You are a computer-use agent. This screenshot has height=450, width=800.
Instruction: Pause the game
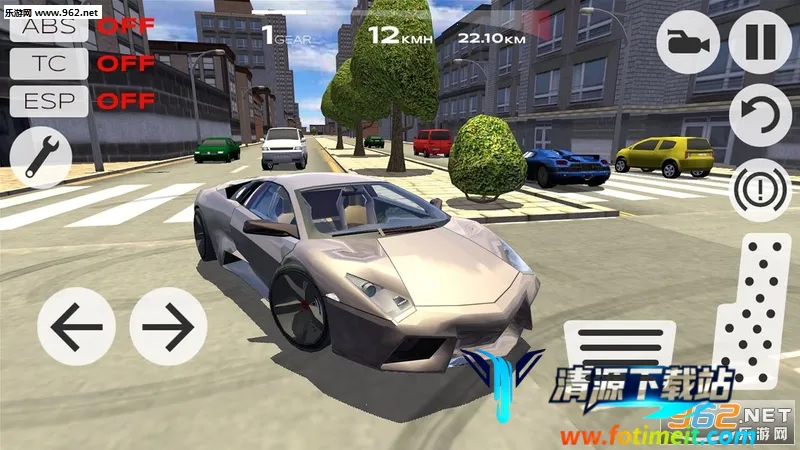pyautogui.click(x=760, y=43)
